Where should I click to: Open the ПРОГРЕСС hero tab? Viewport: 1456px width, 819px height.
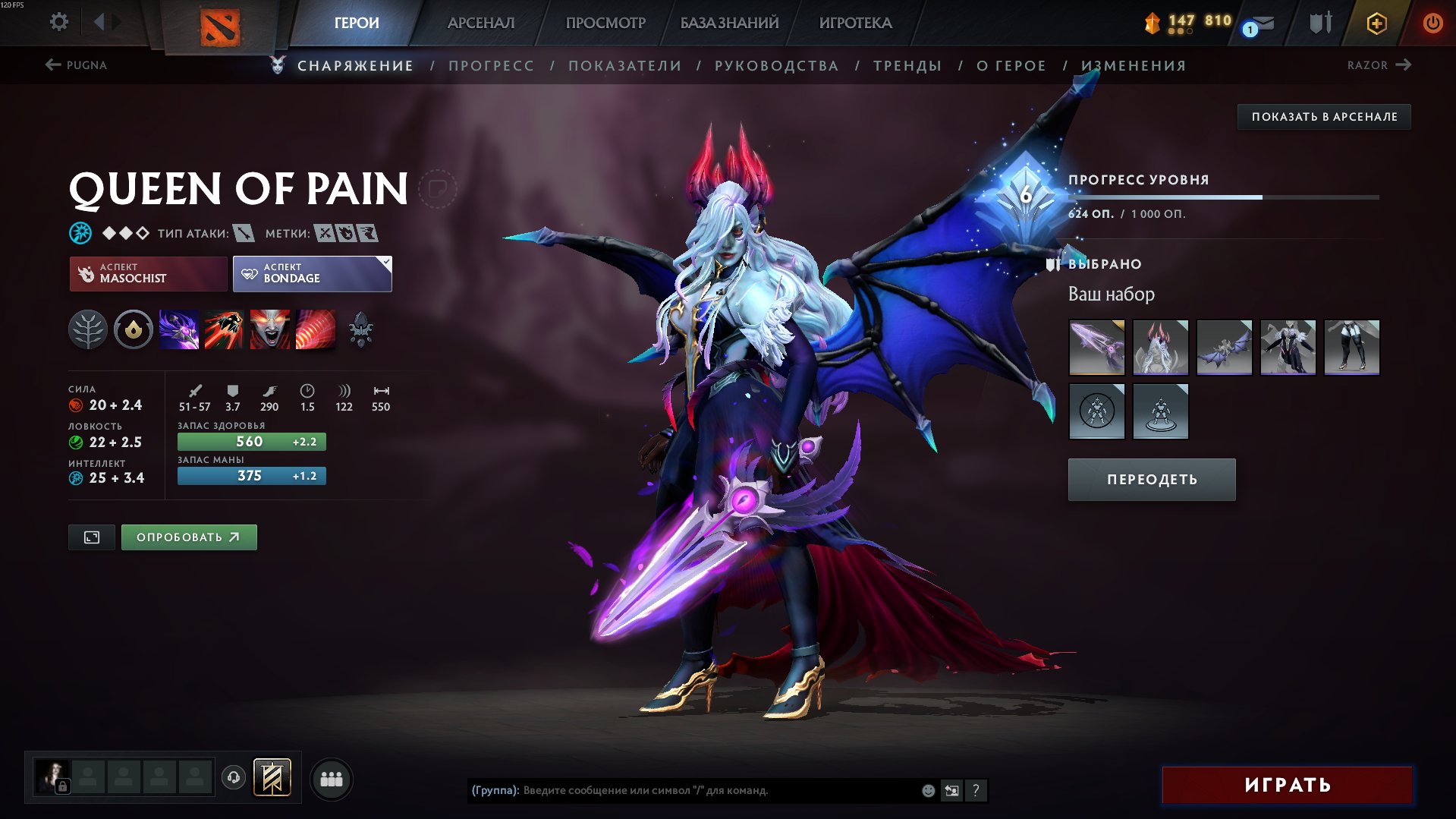tap(491, 66)
